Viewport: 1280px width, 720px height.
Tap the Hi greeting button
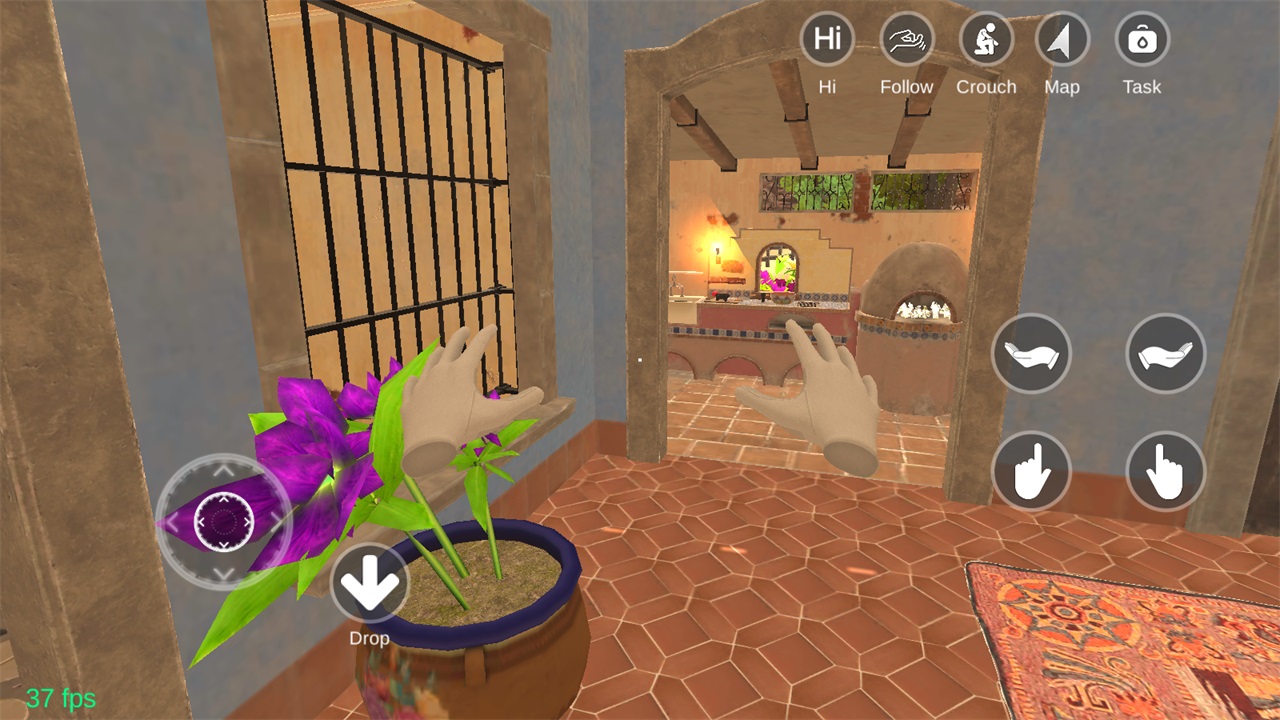[x=827, y=40]
